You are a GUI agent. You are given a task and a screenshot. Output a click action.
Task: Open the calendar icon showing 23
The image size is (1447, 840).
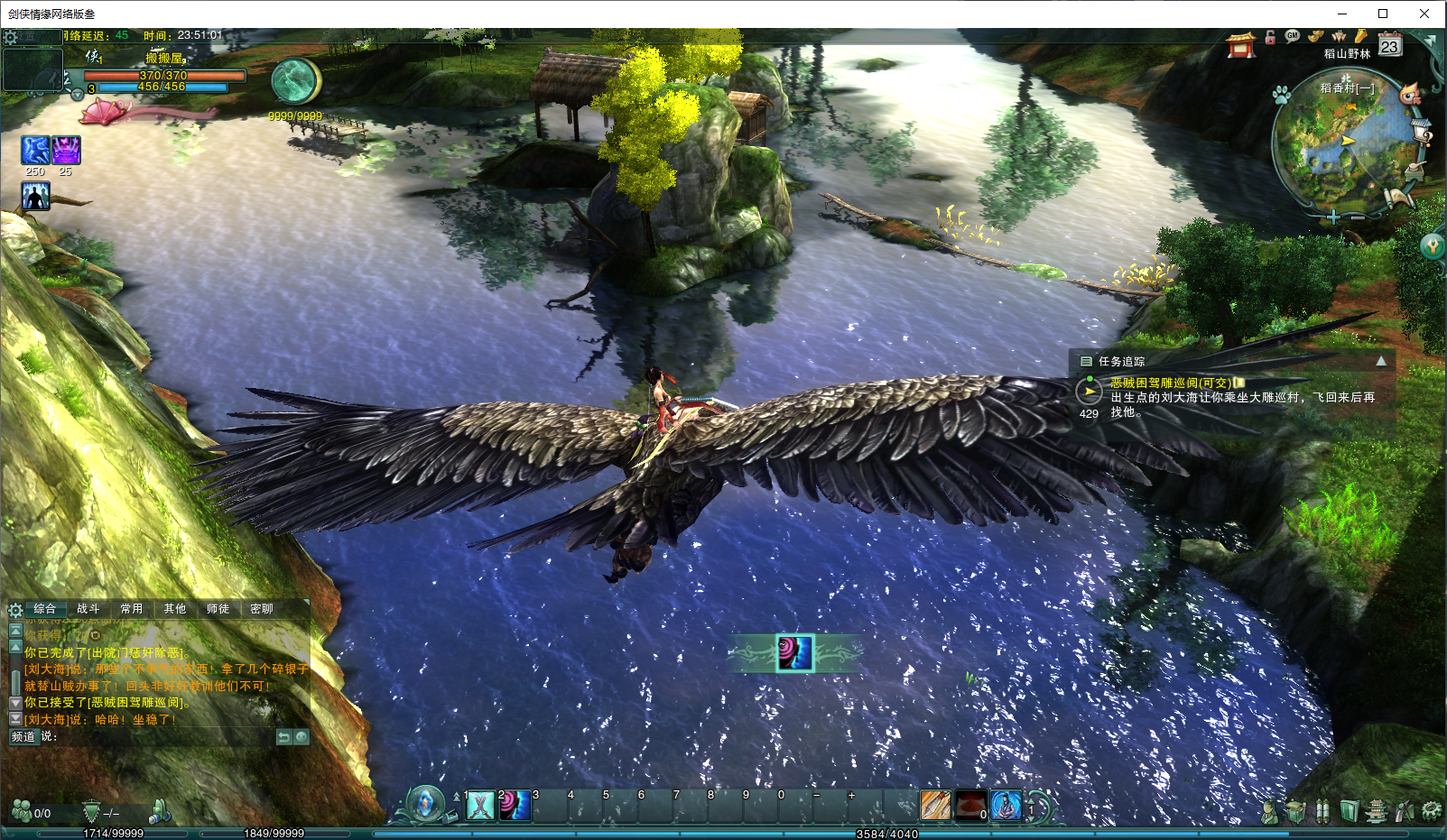(x=1389, y=45)
